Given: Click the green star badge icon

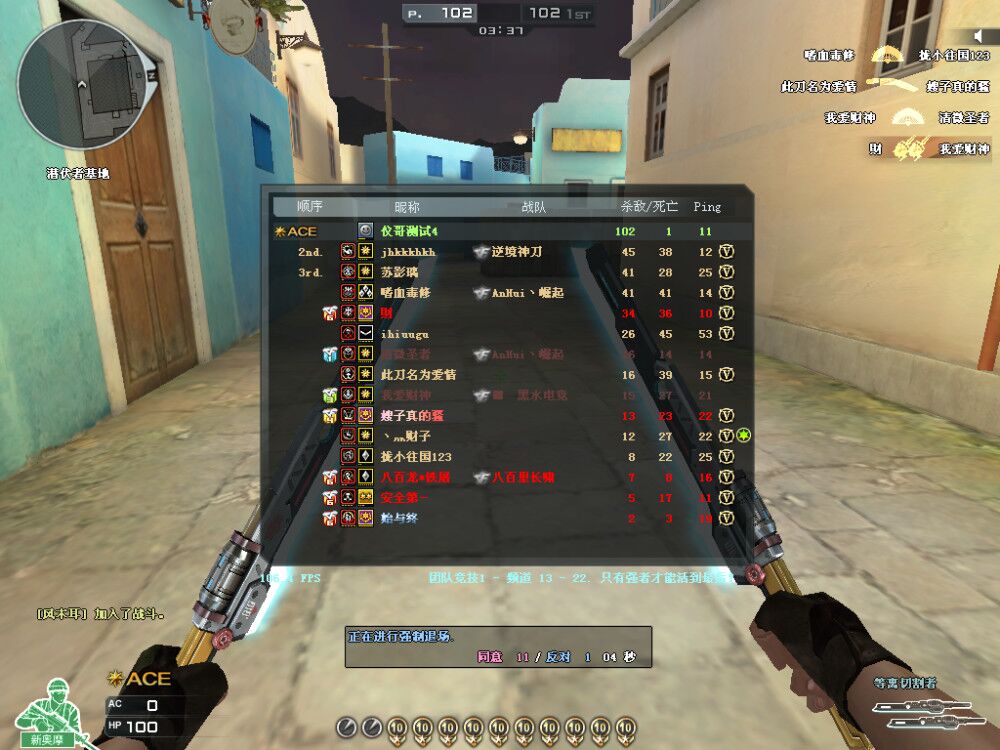Looking at the screenshot, I should coord(744,436).
